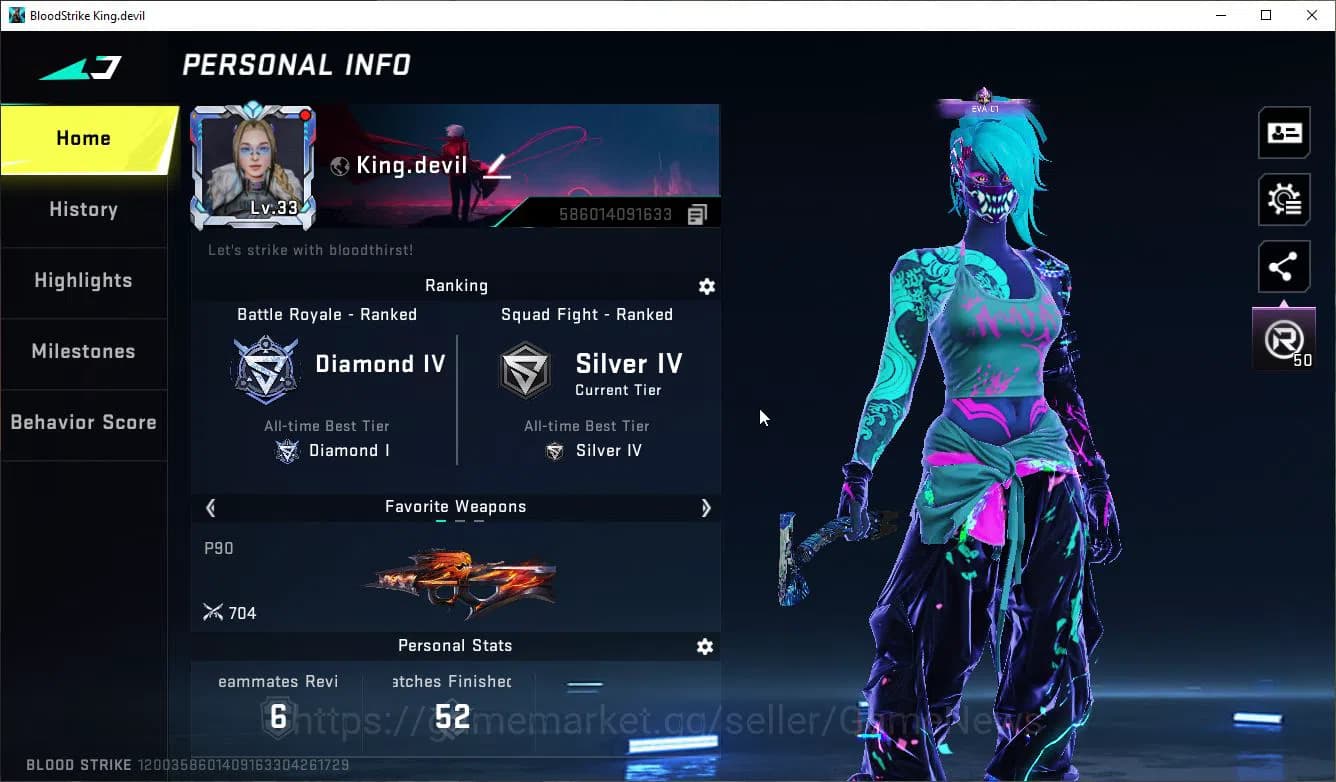
Task: Select the Silver IV Squad Fight rank emblem
Action: point(525,368)
